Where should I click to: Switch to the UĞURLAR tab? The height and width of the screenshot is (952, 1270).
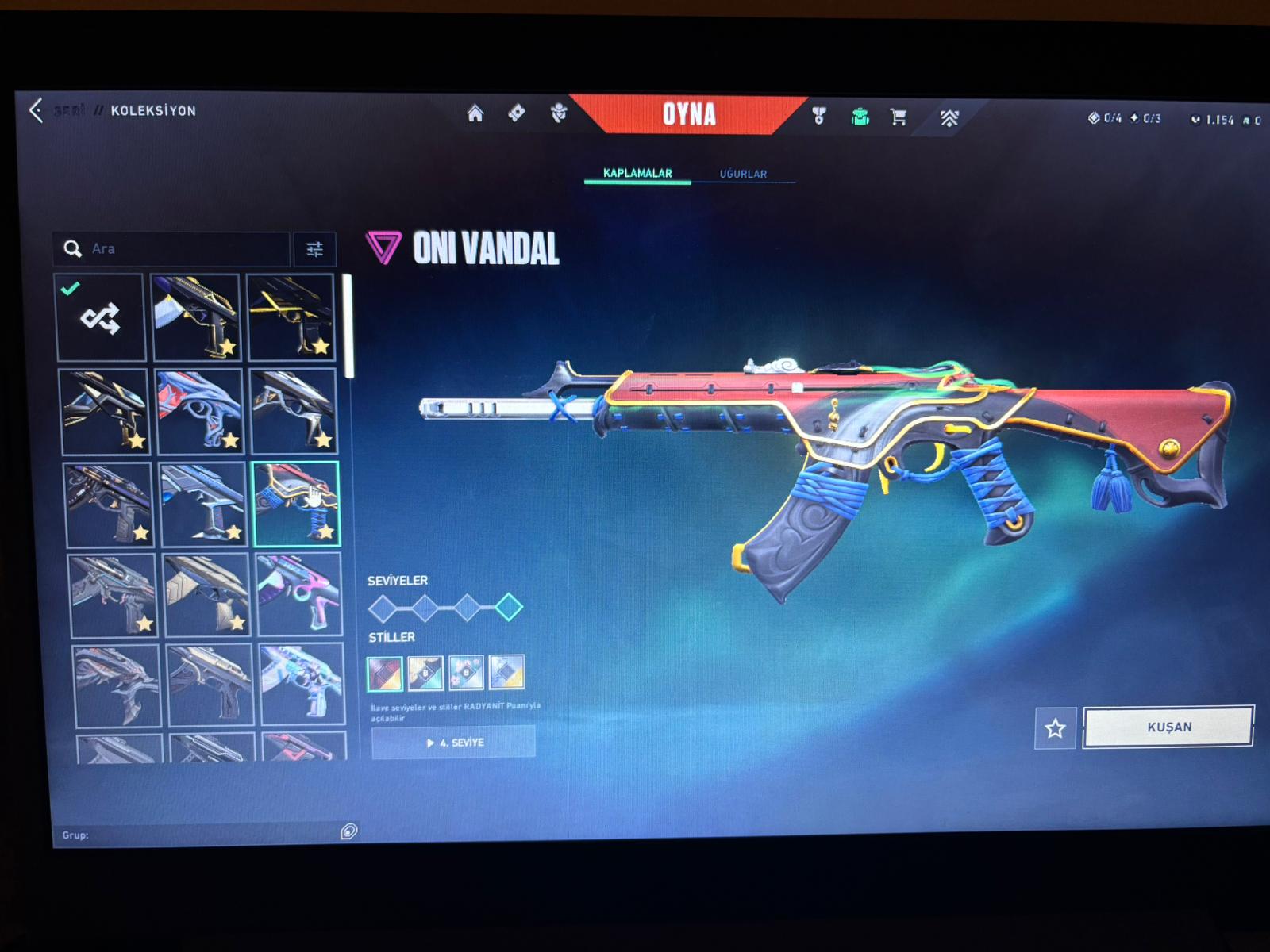click(743, 174)
